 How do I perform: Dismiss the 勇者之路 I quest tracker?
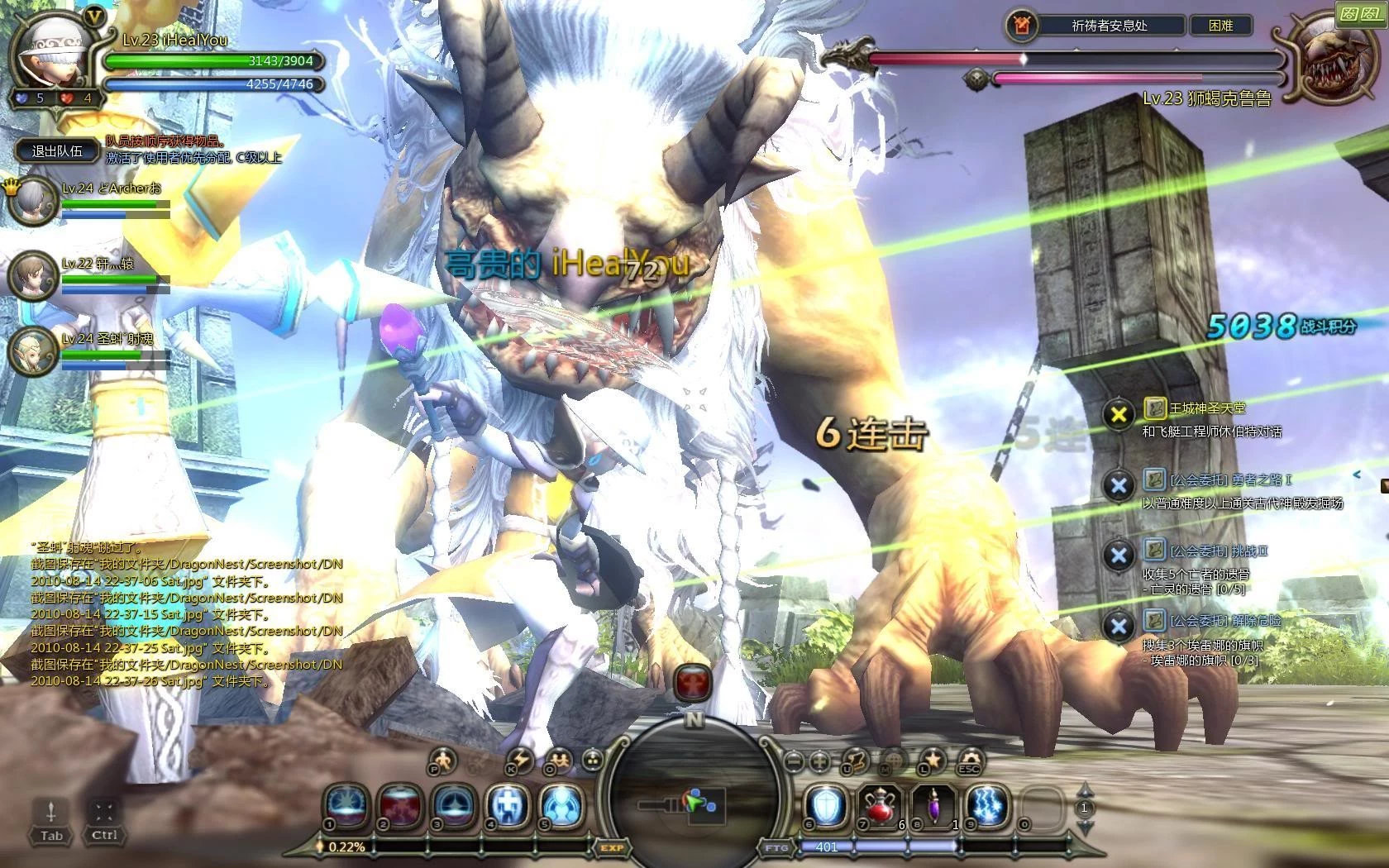click(1119, 486)
